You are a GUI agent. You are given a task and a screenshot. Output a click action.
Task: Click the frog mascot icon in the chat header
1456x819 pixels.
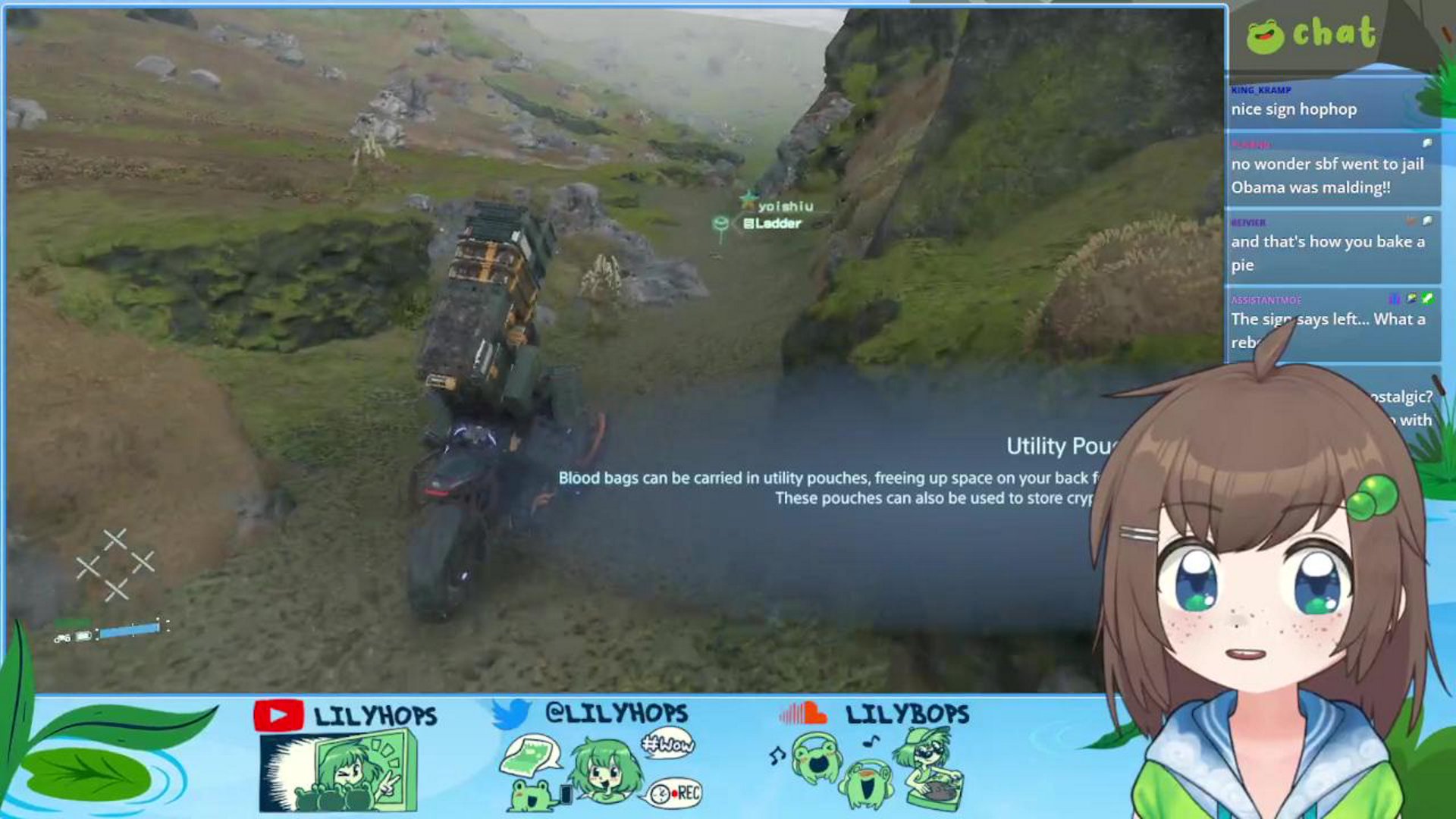[x=1266, y=34]
